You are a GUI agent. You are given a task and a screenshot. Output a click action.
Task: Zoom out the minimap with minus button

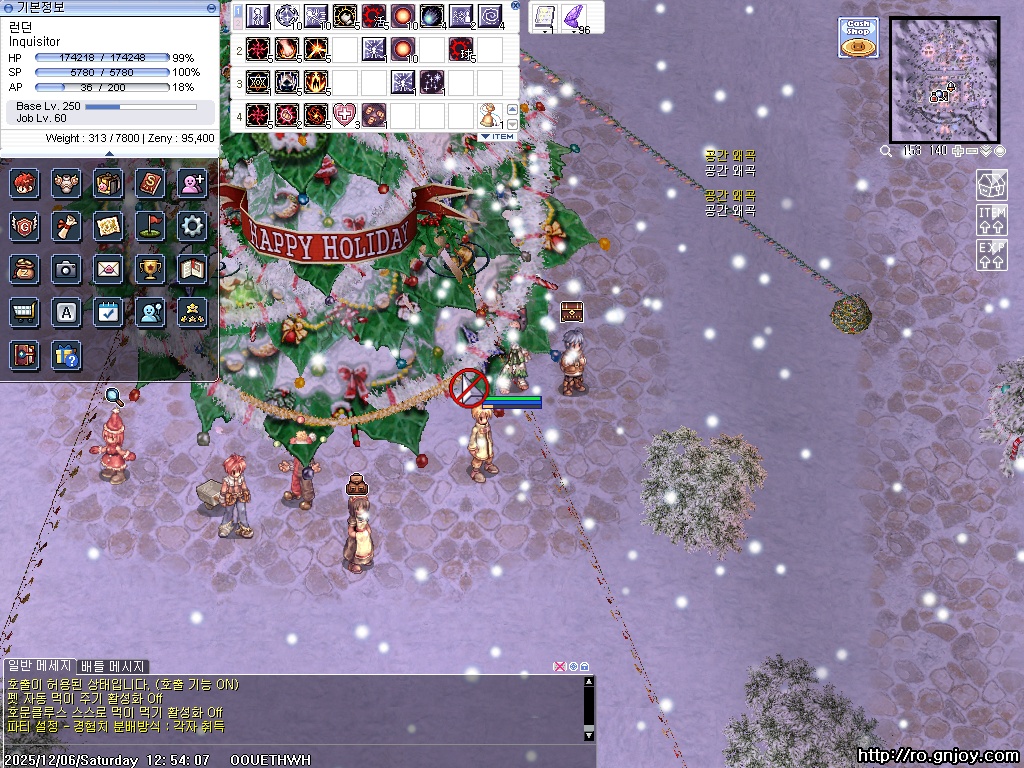click(x=972, y=151)
